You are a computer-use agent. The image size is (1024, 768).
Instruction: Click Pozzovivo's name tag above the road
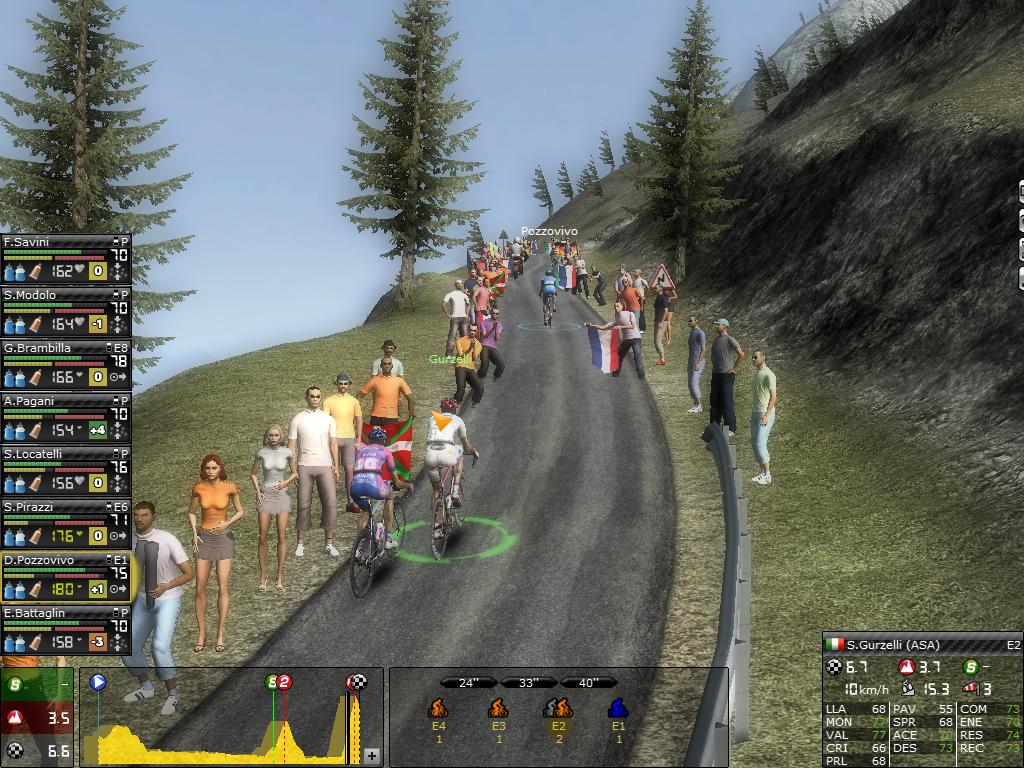[549, 232]
